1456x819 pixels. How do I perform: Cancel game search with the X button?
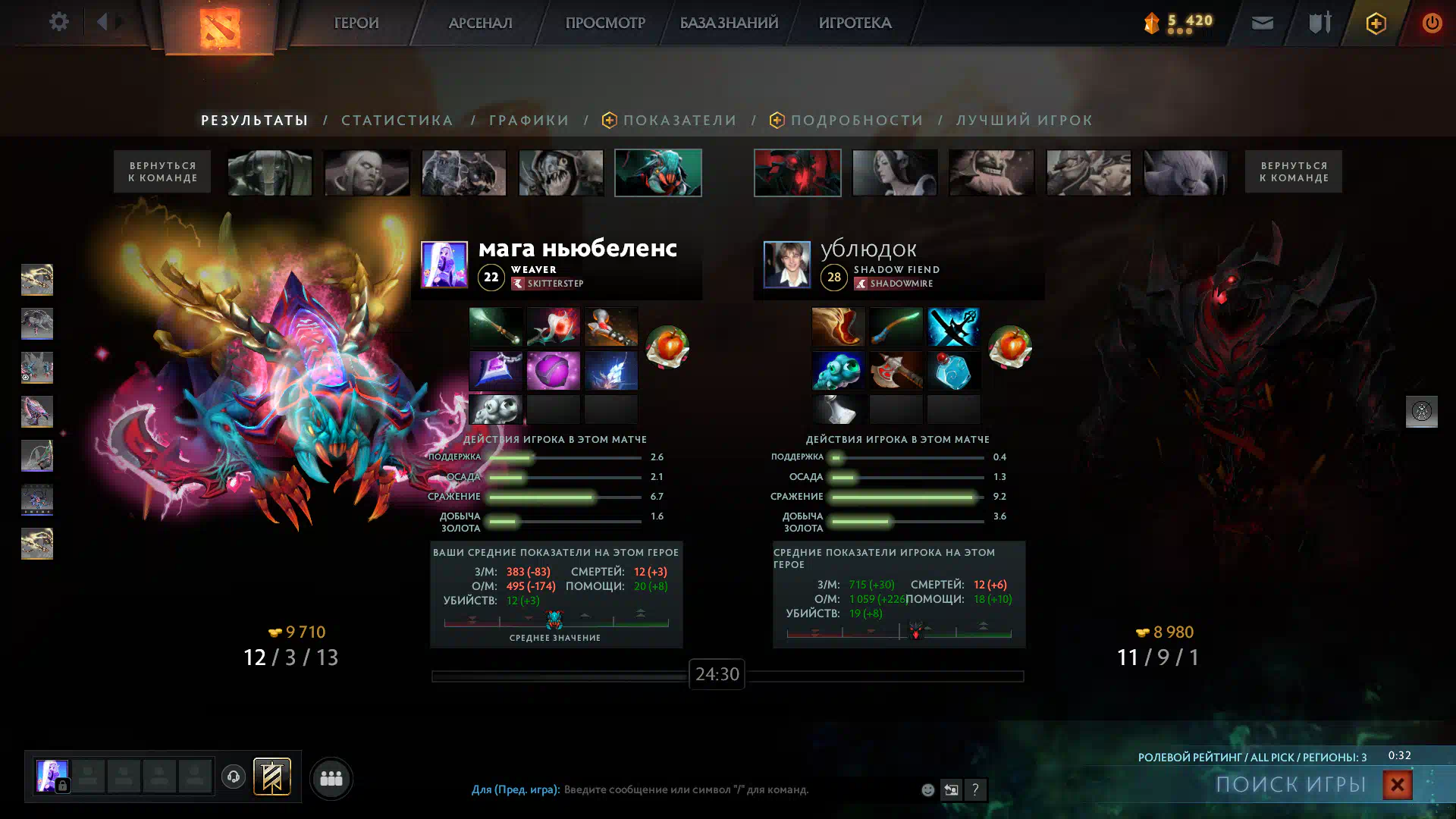click(x=1397, y=785)
